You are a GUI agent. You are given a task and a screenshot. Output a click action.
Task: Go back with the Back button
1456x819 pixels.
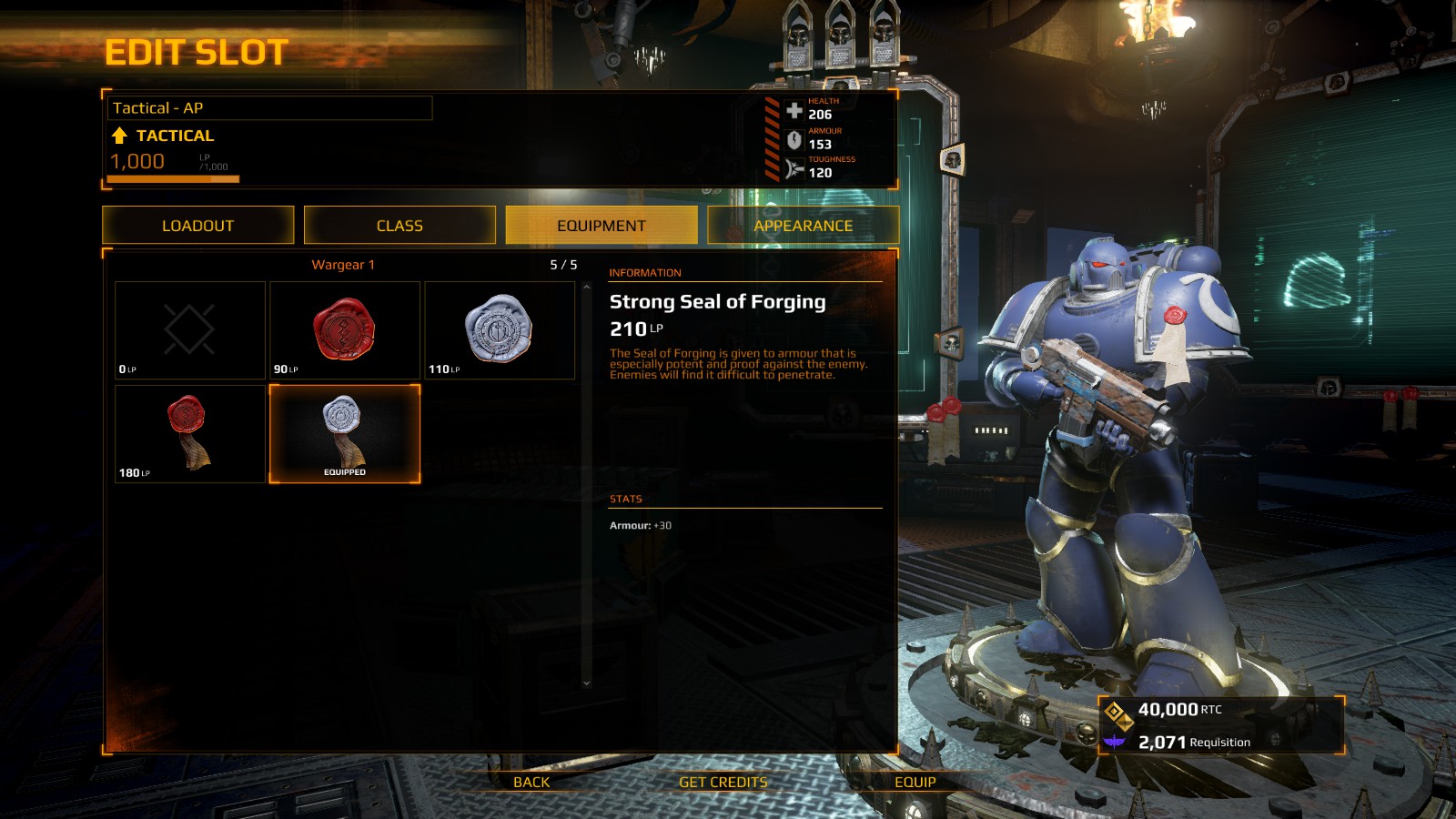tap(531, 783)
